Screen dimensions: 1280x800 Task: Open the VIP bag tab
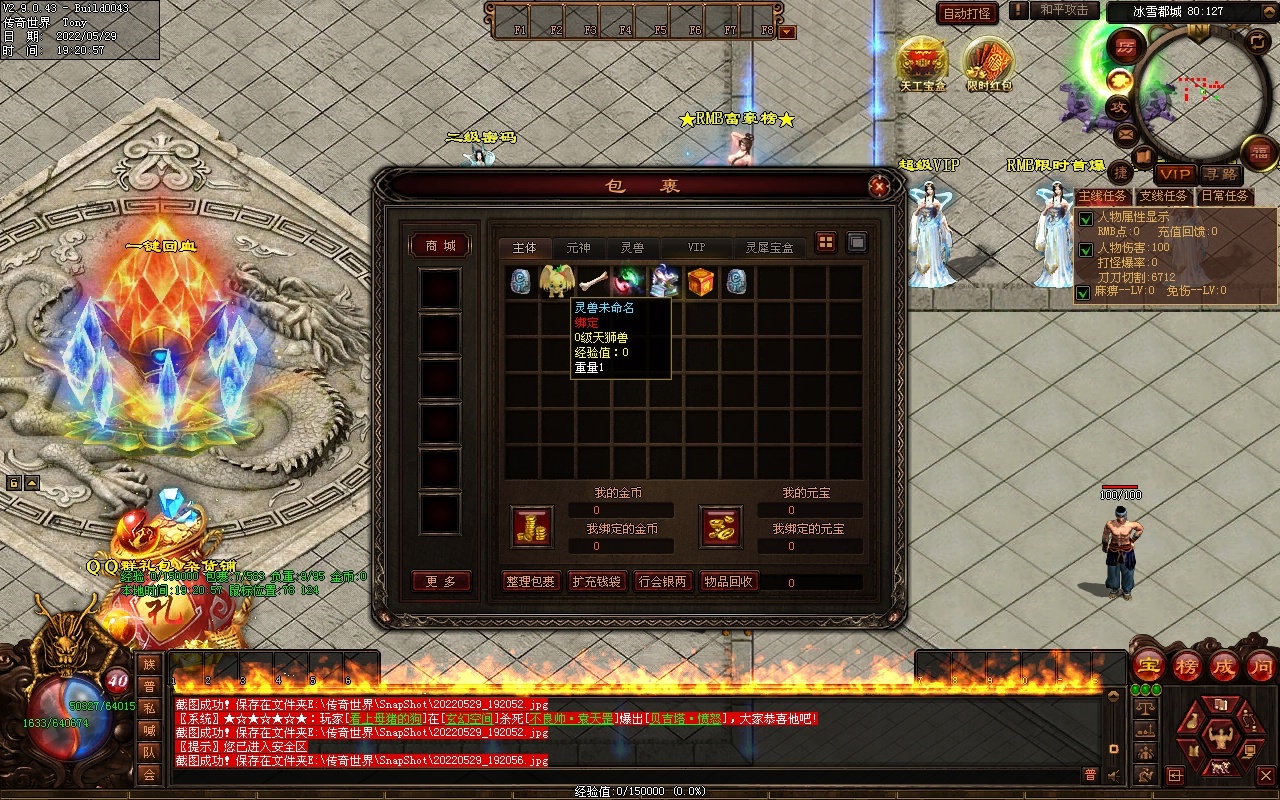point(696,247)
